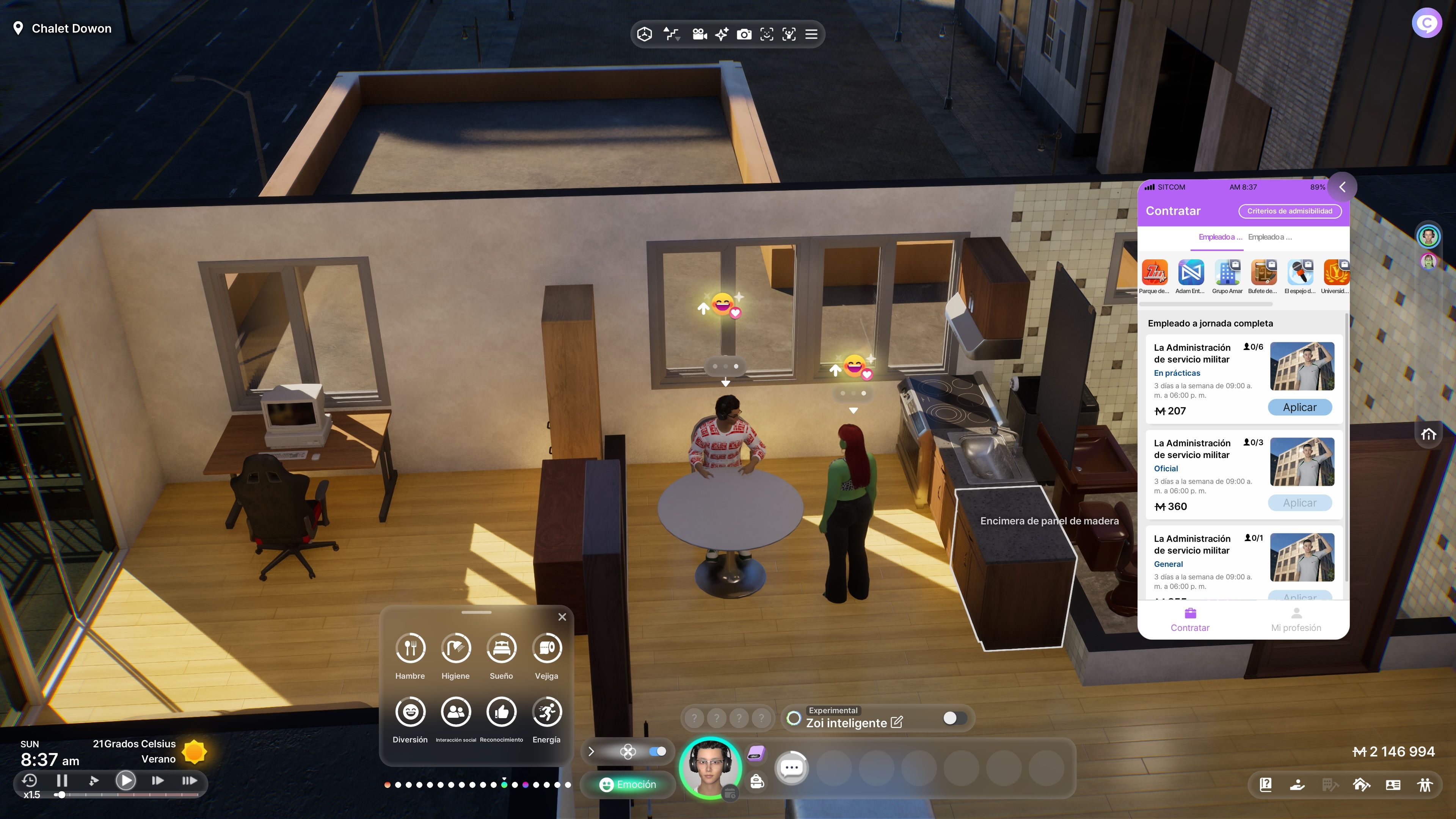Viewport: 1456px width, 819px height.
Task: Open the video recording tool in top toolbar
Action: (700, 35)
